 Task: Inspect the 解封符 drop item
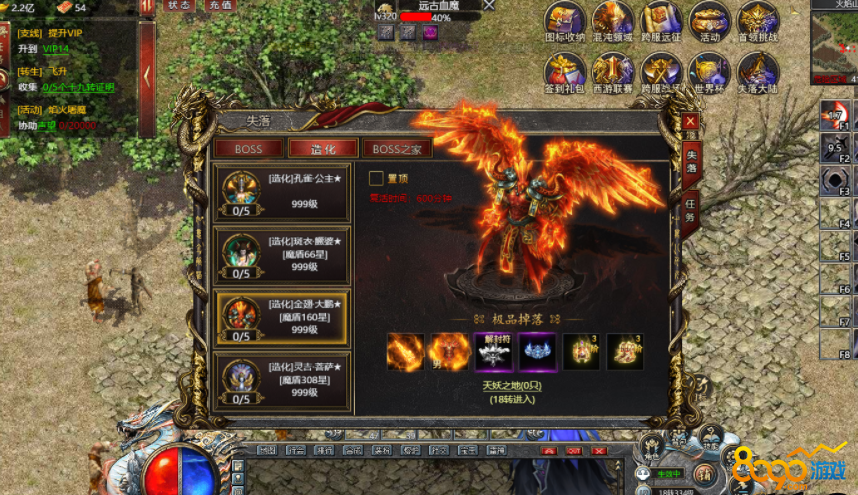493,351
